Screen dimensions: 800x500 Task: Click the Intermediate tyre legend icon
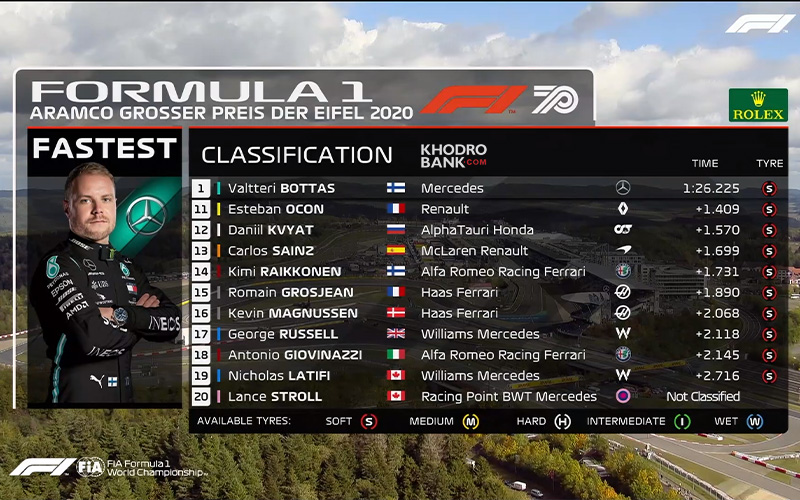click(682, 422)
